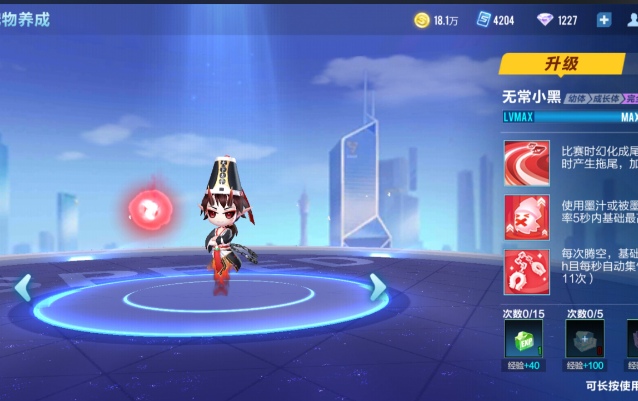Select the angry-face ink skill icon
Image resolution: width=638 pixels, height=401 pixels.
526,216
